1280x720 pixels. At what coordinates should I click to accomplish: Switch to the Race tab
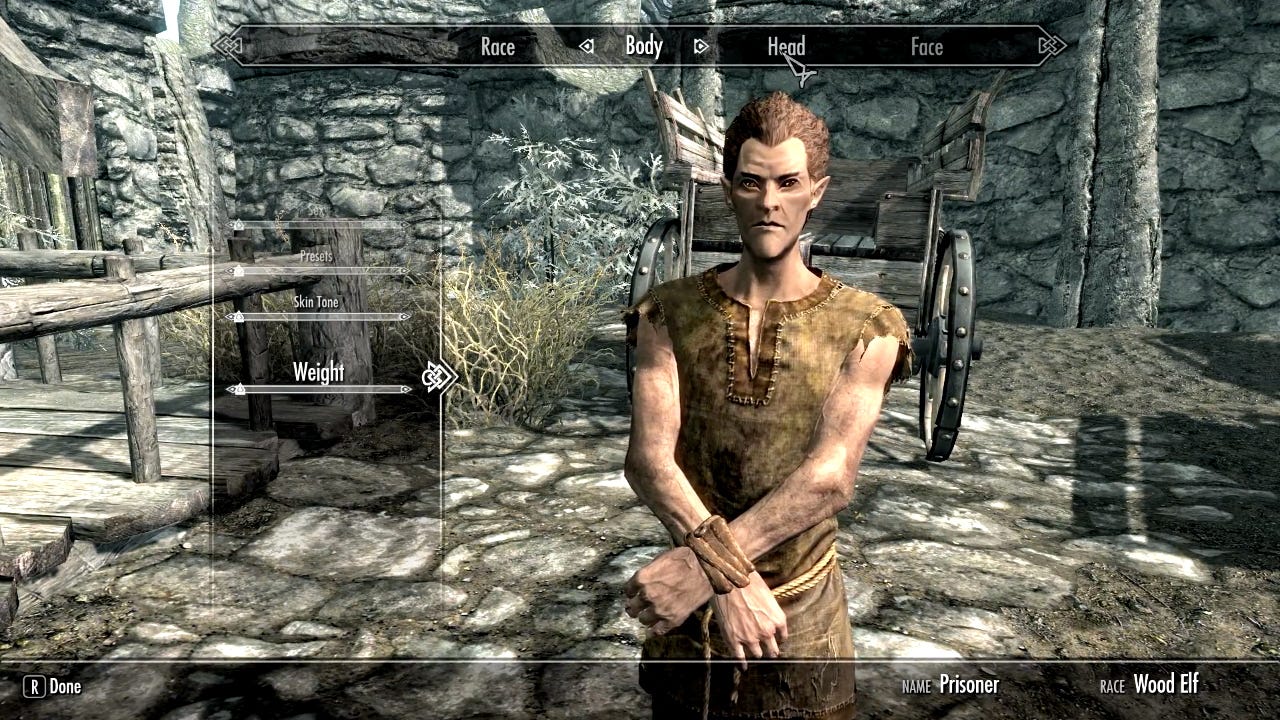[497, 46]
